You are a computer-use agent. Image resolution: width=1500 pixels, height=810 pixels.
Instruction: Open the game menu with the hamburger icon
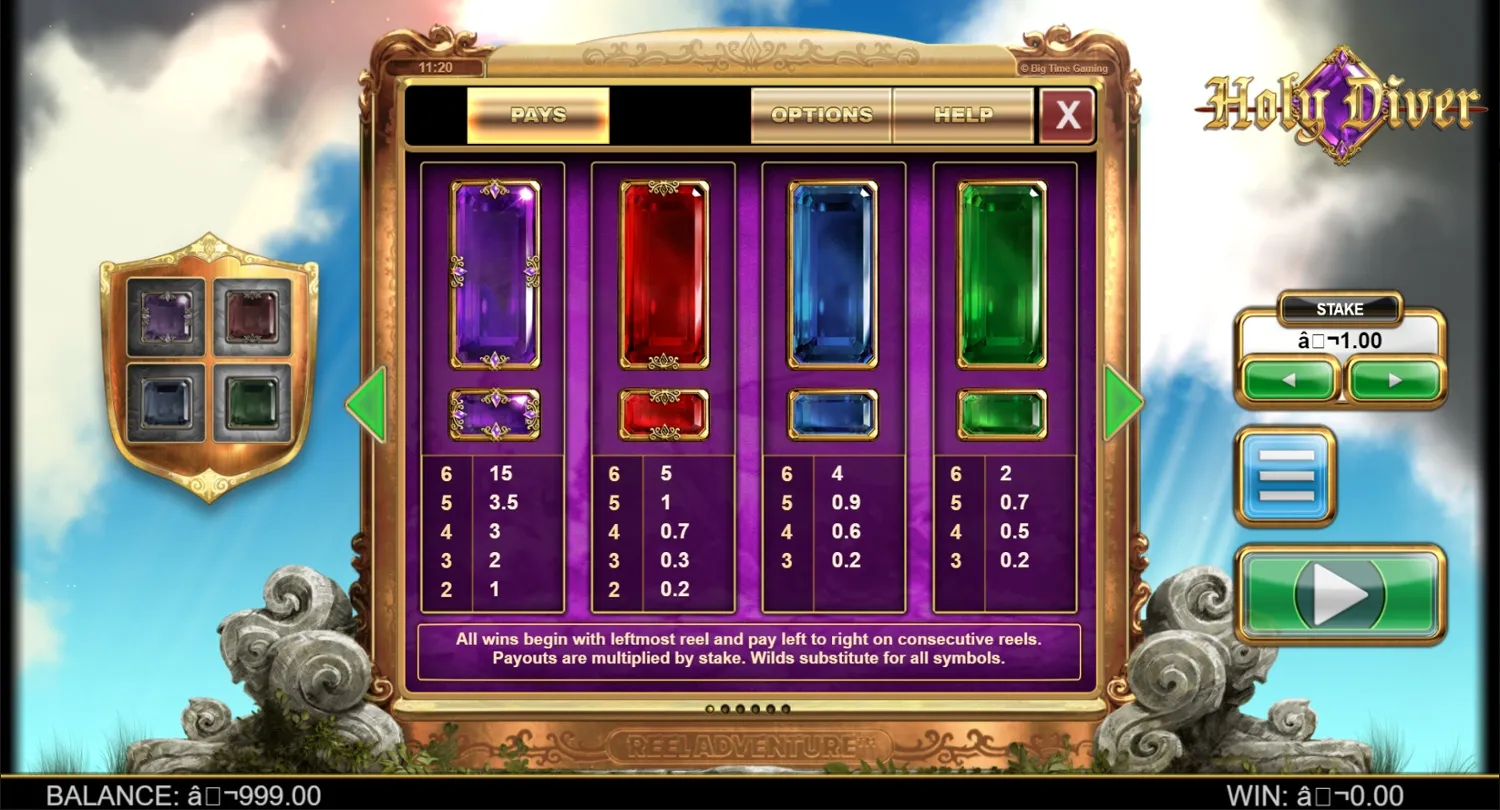[x=1285, y=474]
